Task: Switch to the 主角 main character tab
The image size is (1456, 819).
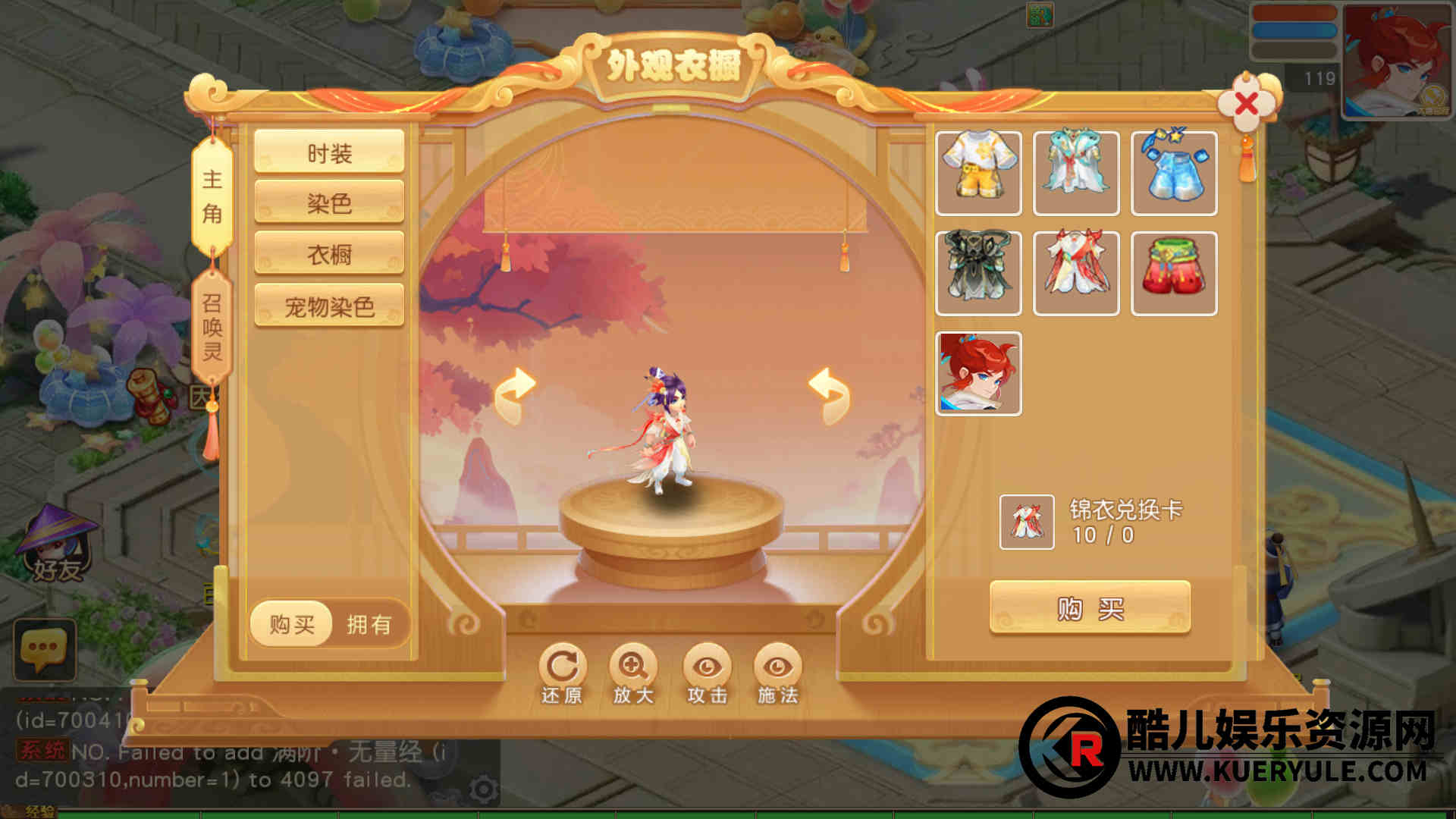Action: [x=212, y=196]
